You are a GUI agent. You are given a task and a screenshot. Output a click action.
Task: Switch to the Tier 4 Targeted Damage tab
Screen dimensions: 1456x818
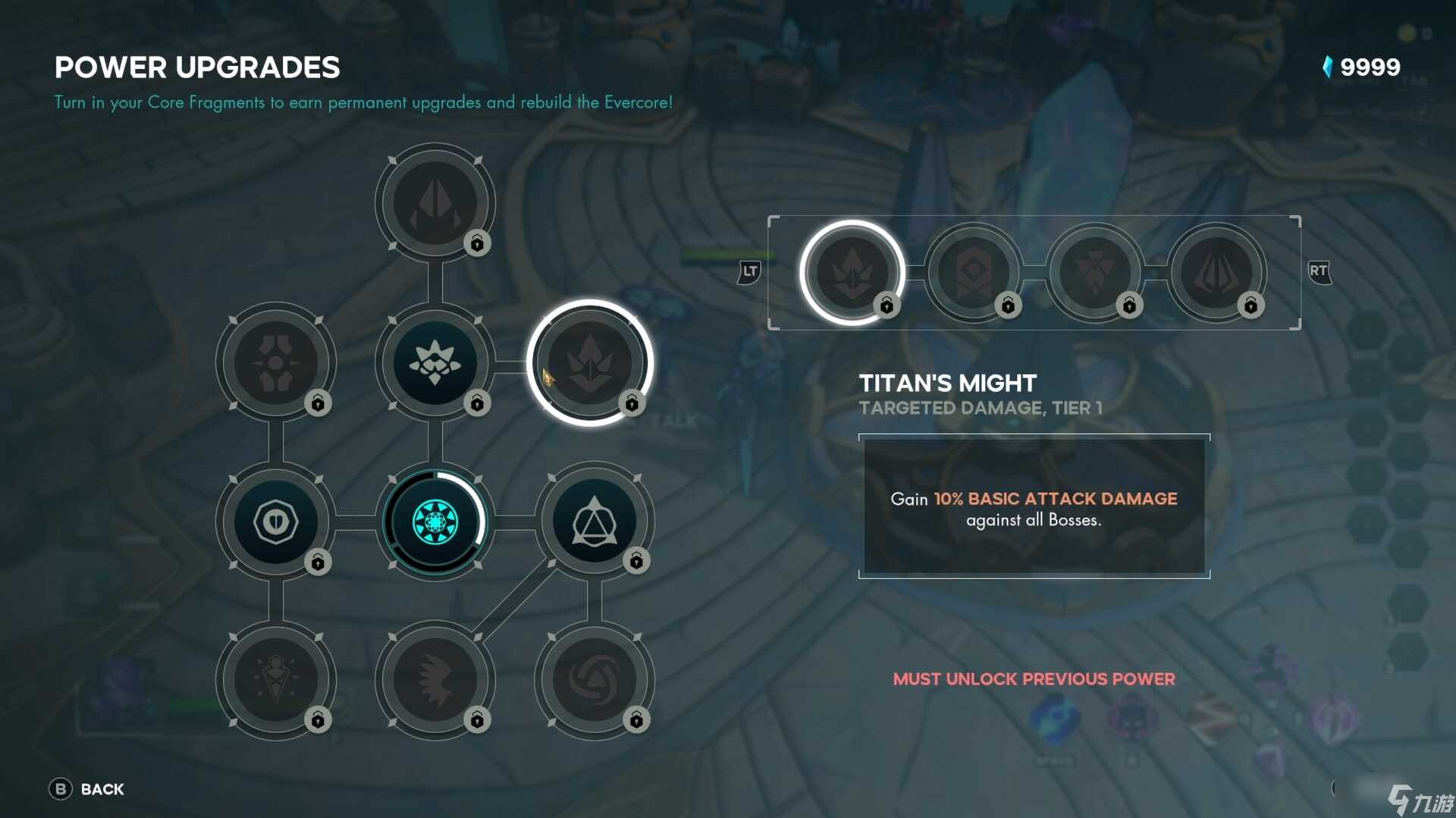point(1217,273)
